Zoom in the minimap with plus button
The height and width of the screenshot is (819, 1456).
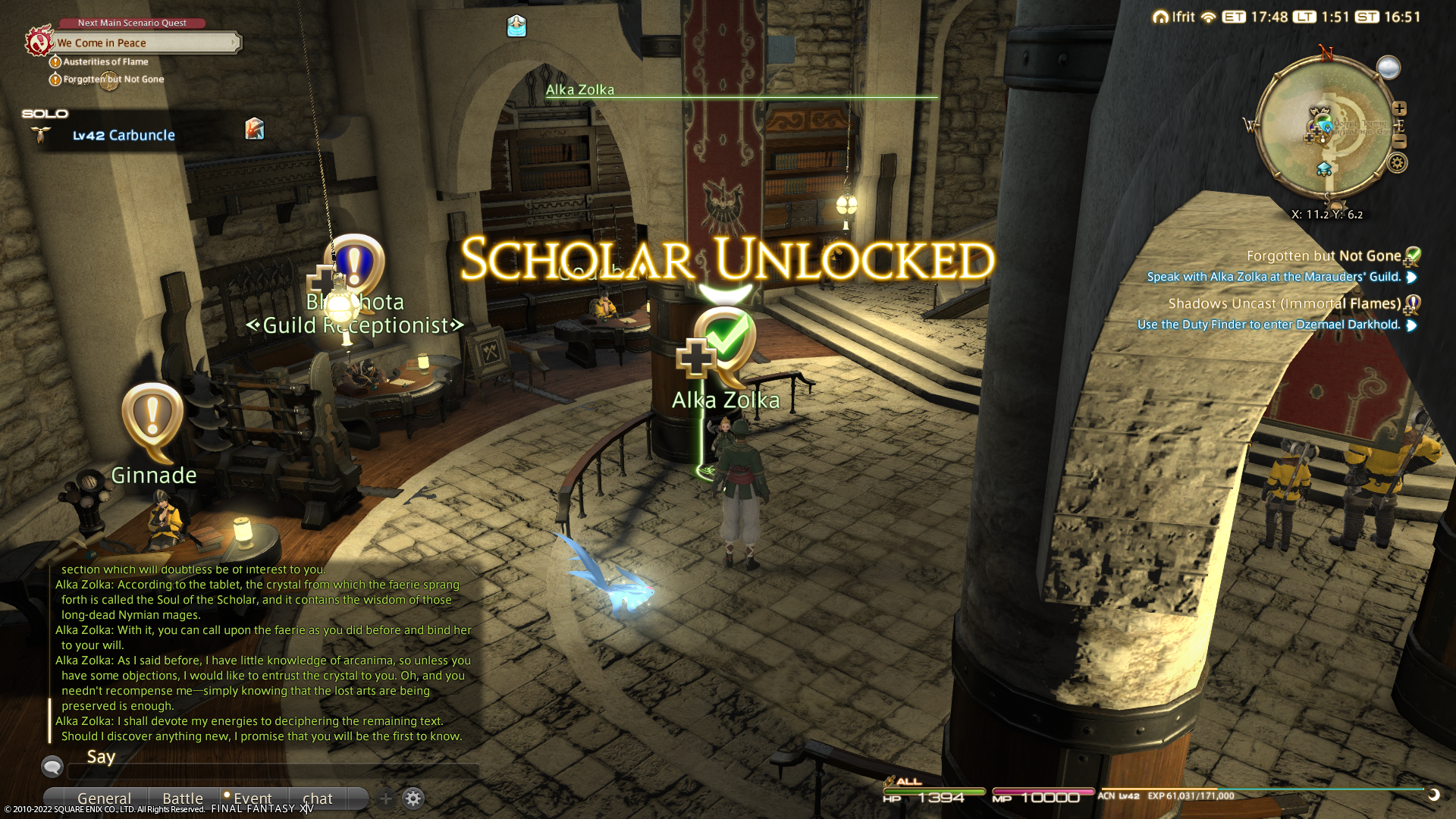point(1400,108)
